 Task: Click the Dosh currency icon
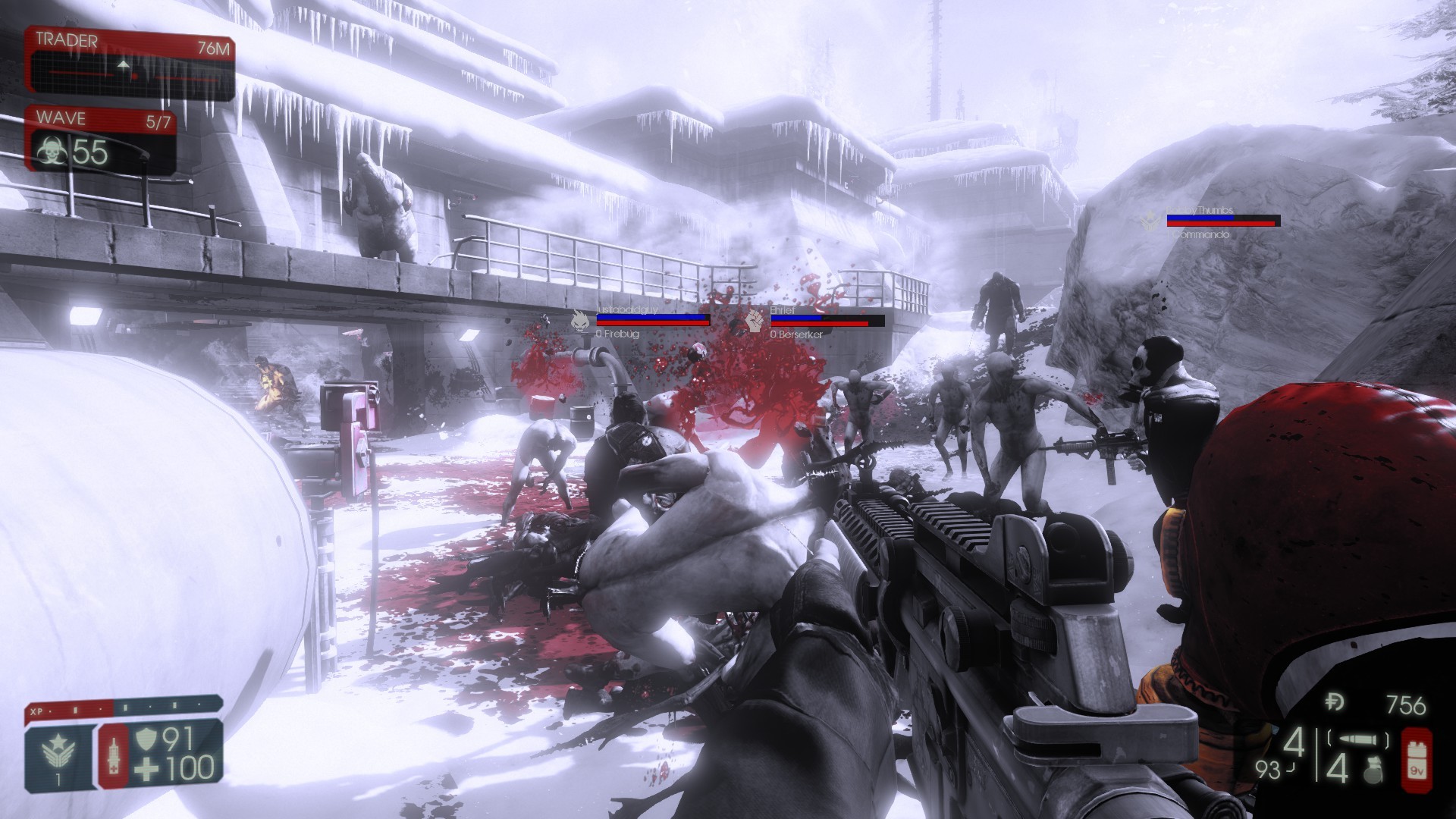pyautogui.click(x=1341, y=704)
